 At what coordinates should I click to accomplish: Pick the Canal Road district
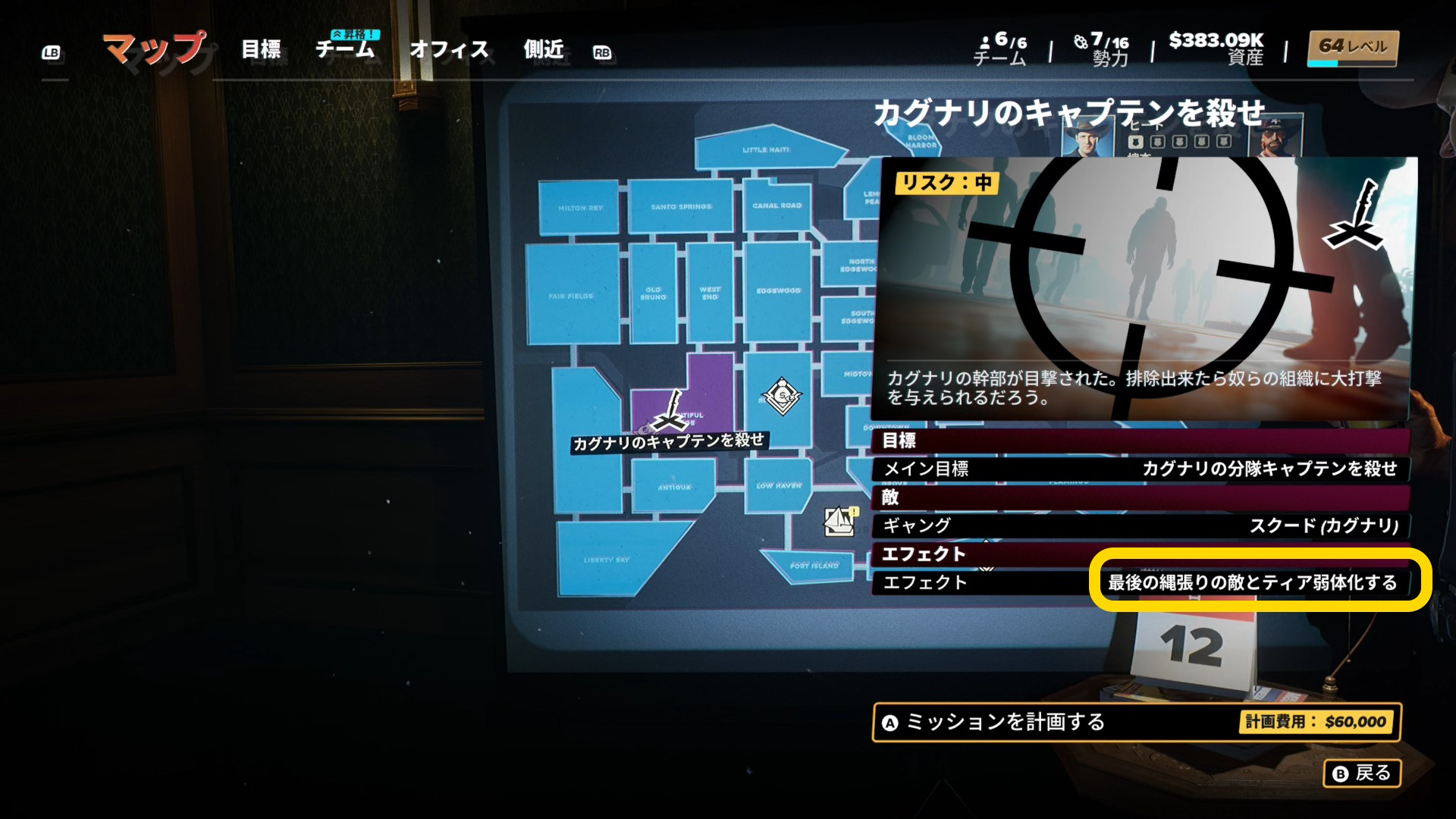click(777, 206)
